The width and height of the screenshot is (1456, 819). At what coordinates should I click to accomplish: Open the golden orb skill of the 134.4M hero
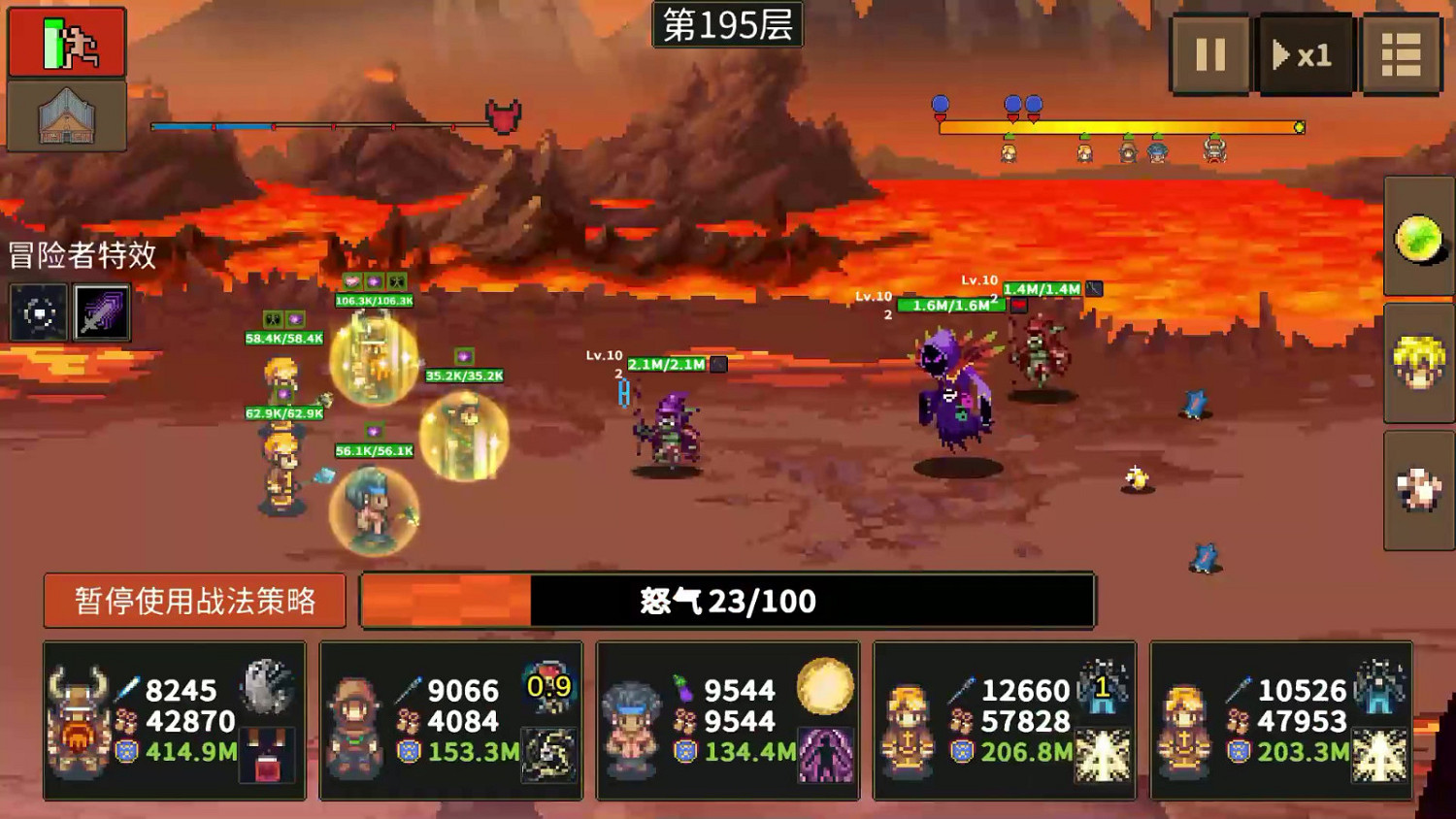point(823,686)
